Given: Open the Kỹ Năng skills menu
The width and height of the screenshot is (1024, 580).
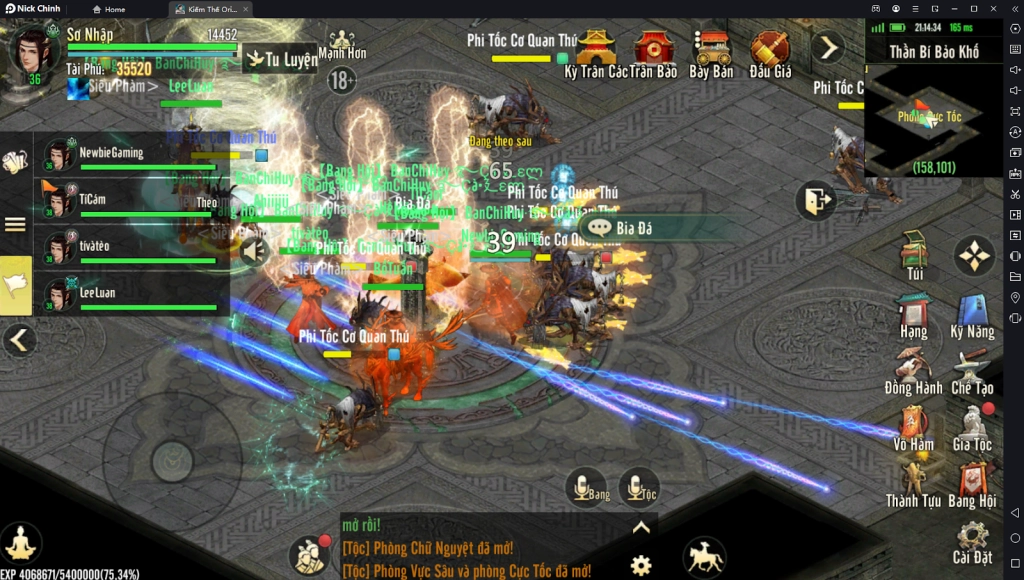Looking at the screenshot, I should pos(972,313).
